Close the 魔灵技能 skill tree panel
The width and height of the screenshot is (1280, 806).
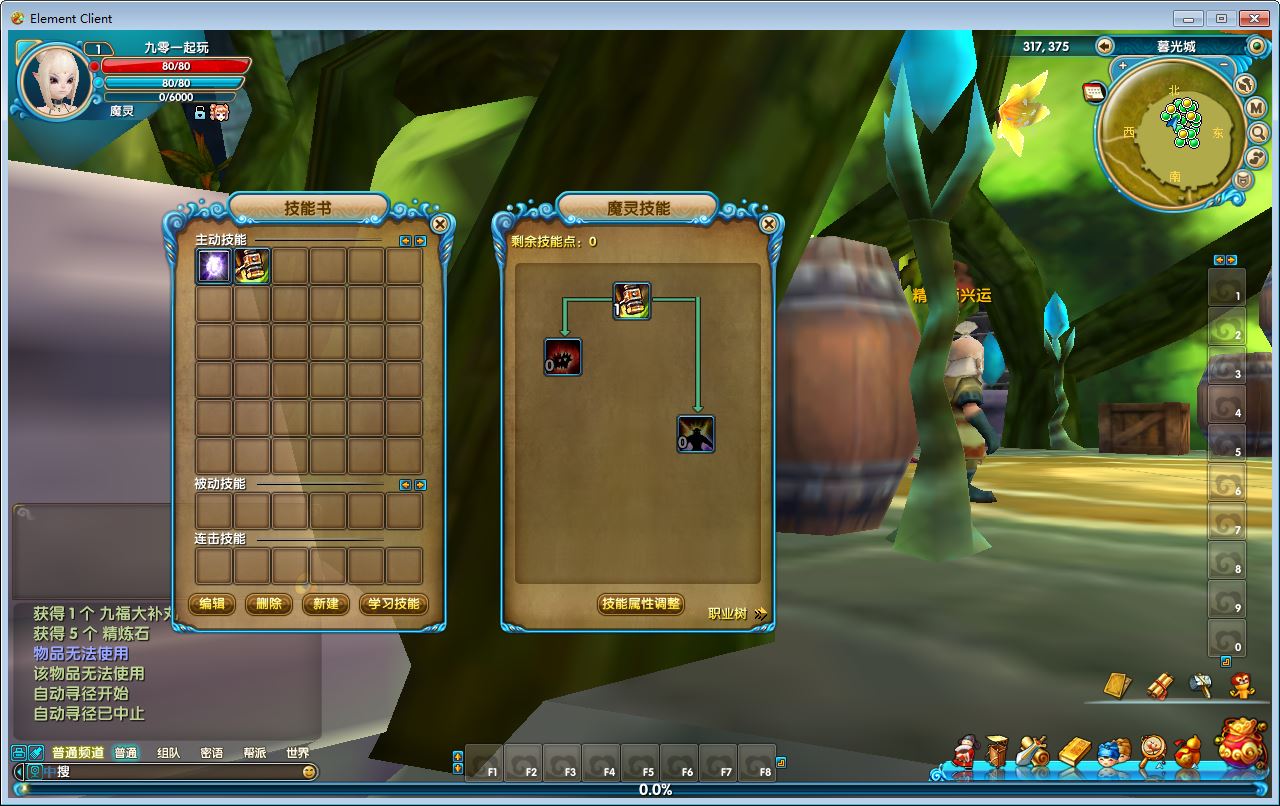(x=768, y=224)
